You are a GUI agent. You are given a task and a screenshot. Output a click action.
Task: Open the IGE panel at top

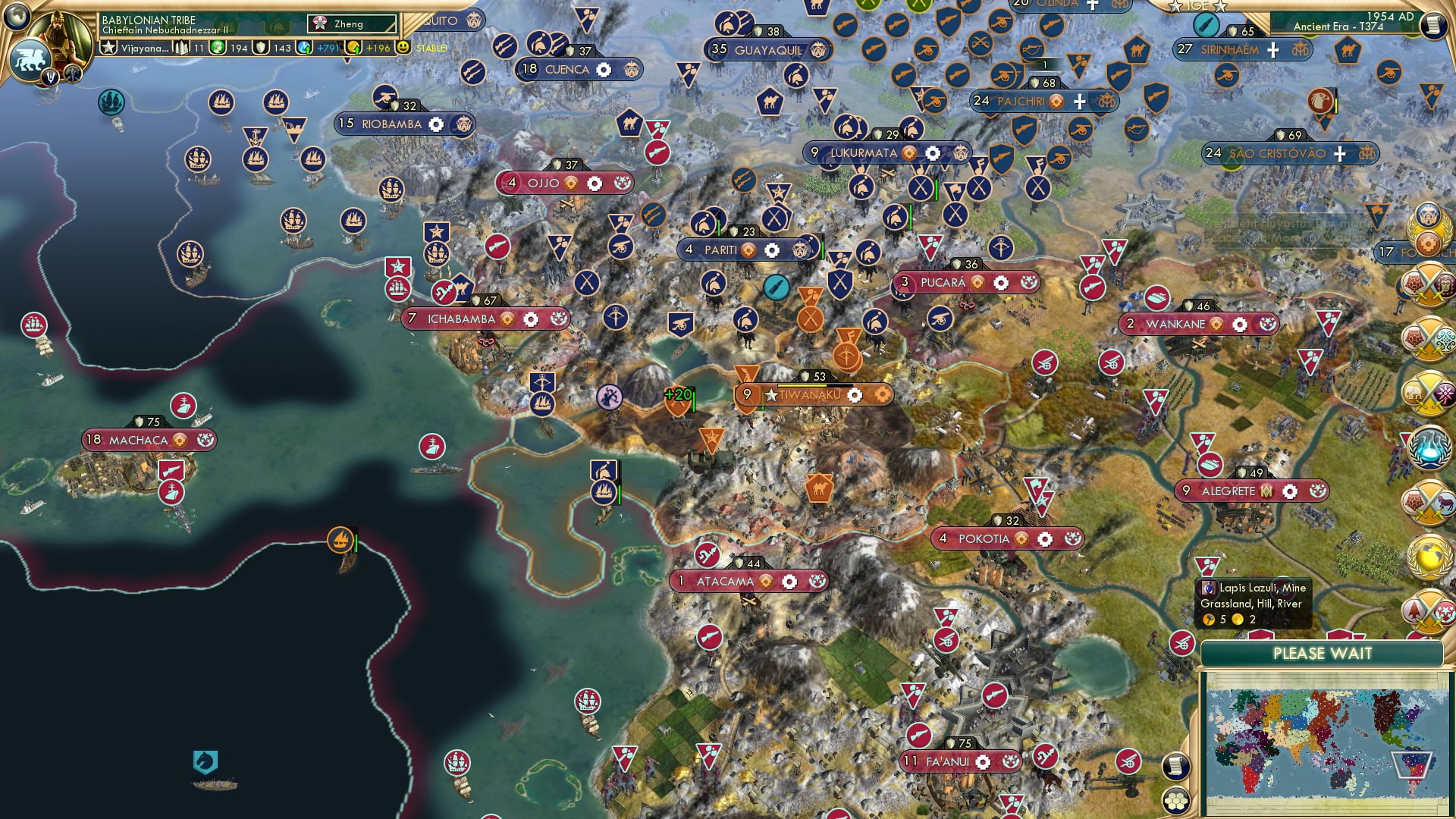coord(1197,6)
